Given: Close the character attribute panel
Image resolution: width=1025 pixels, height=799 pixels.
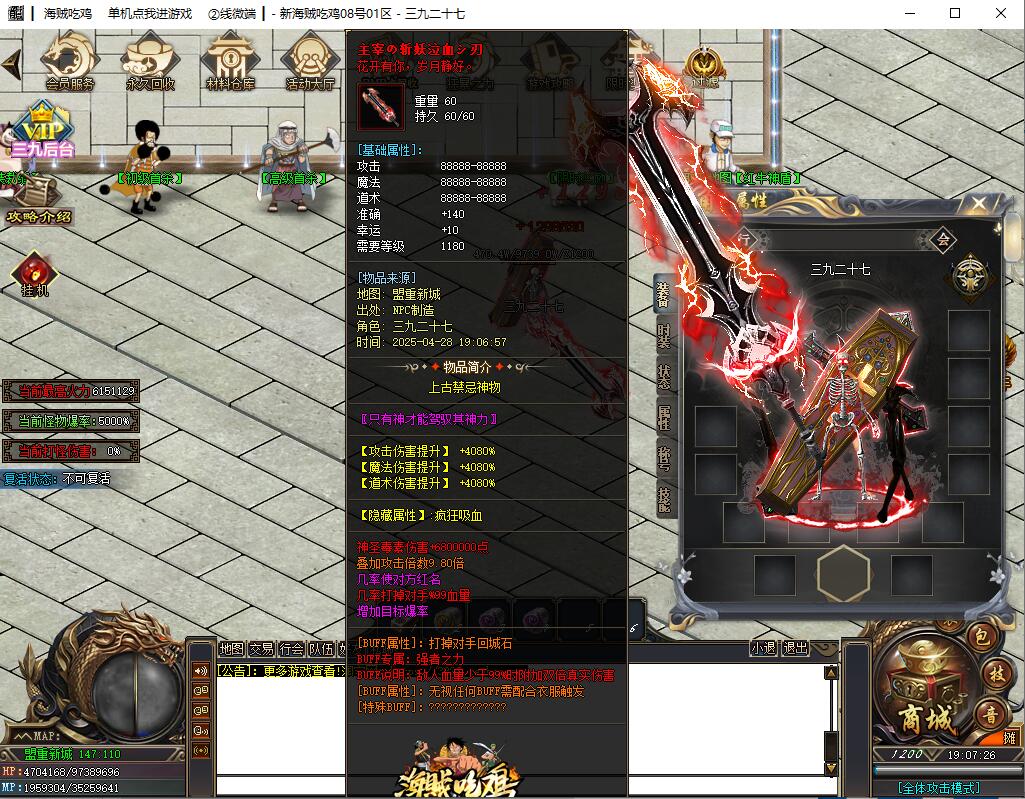Looking at the screenshot, I should pyautogui.click(x=978, y=204).
